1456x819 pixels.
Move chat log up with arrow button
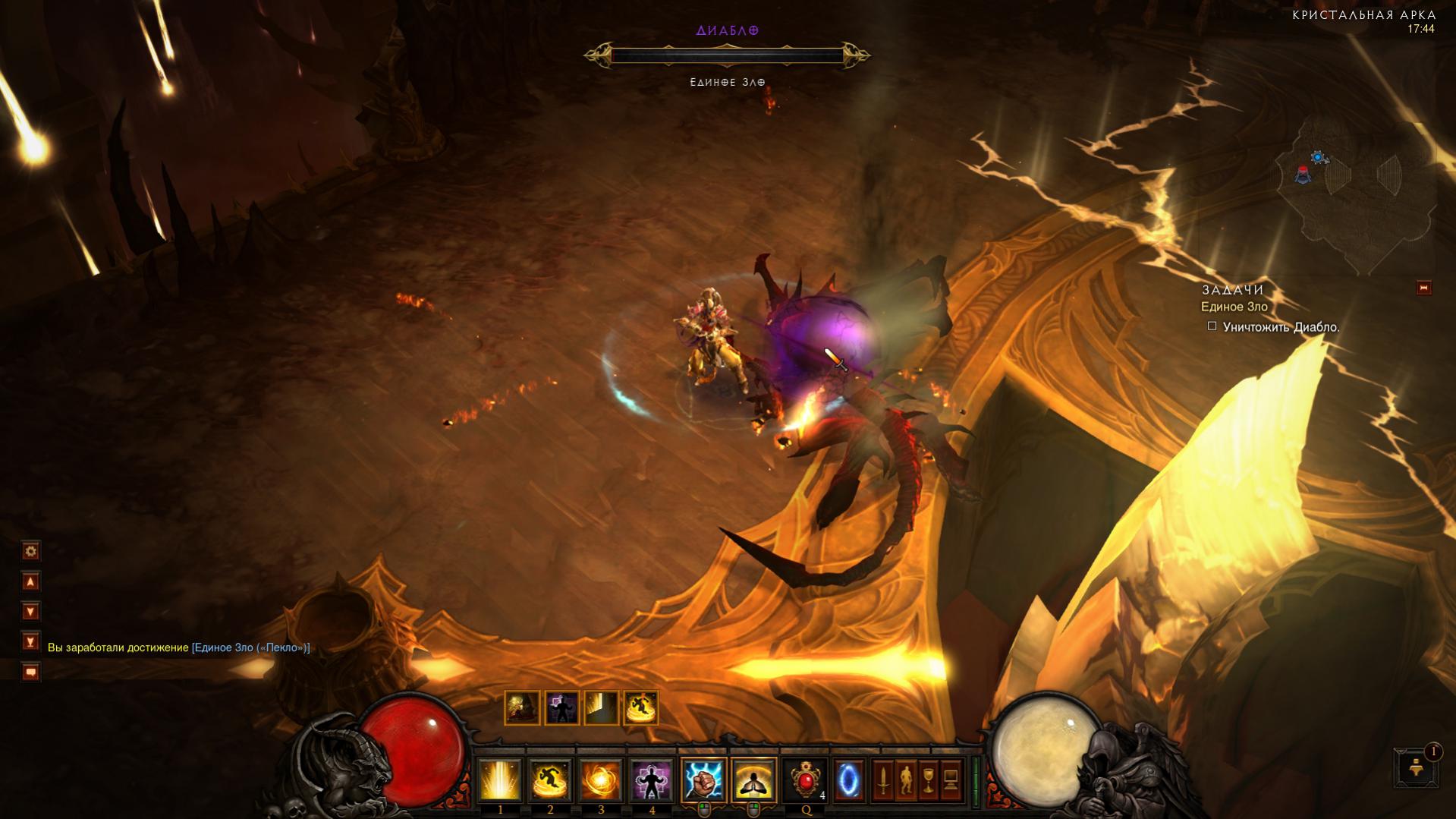[x=30, y=581]
